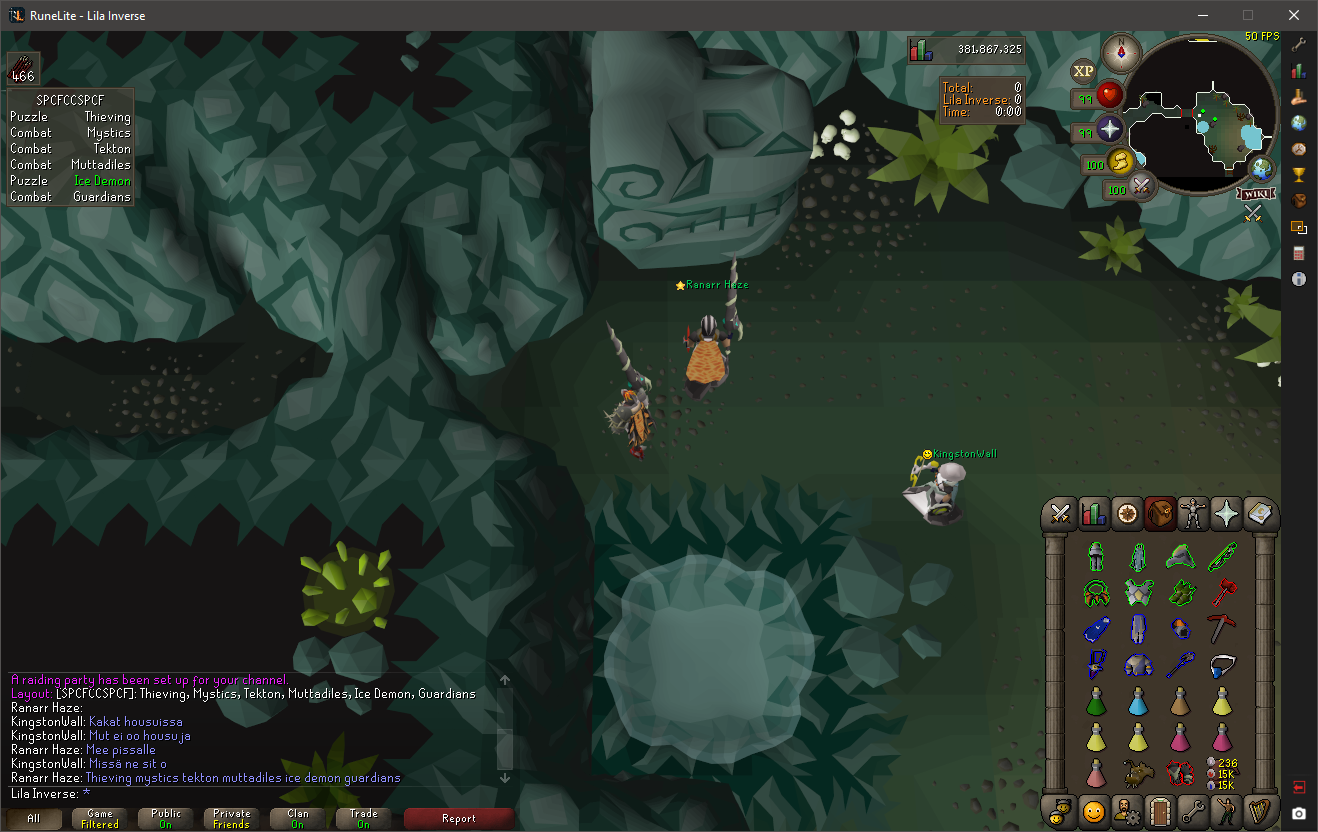1318x832 pixels.
Task: Click the anglerfish in the inventory
Action: point(1138,771)
